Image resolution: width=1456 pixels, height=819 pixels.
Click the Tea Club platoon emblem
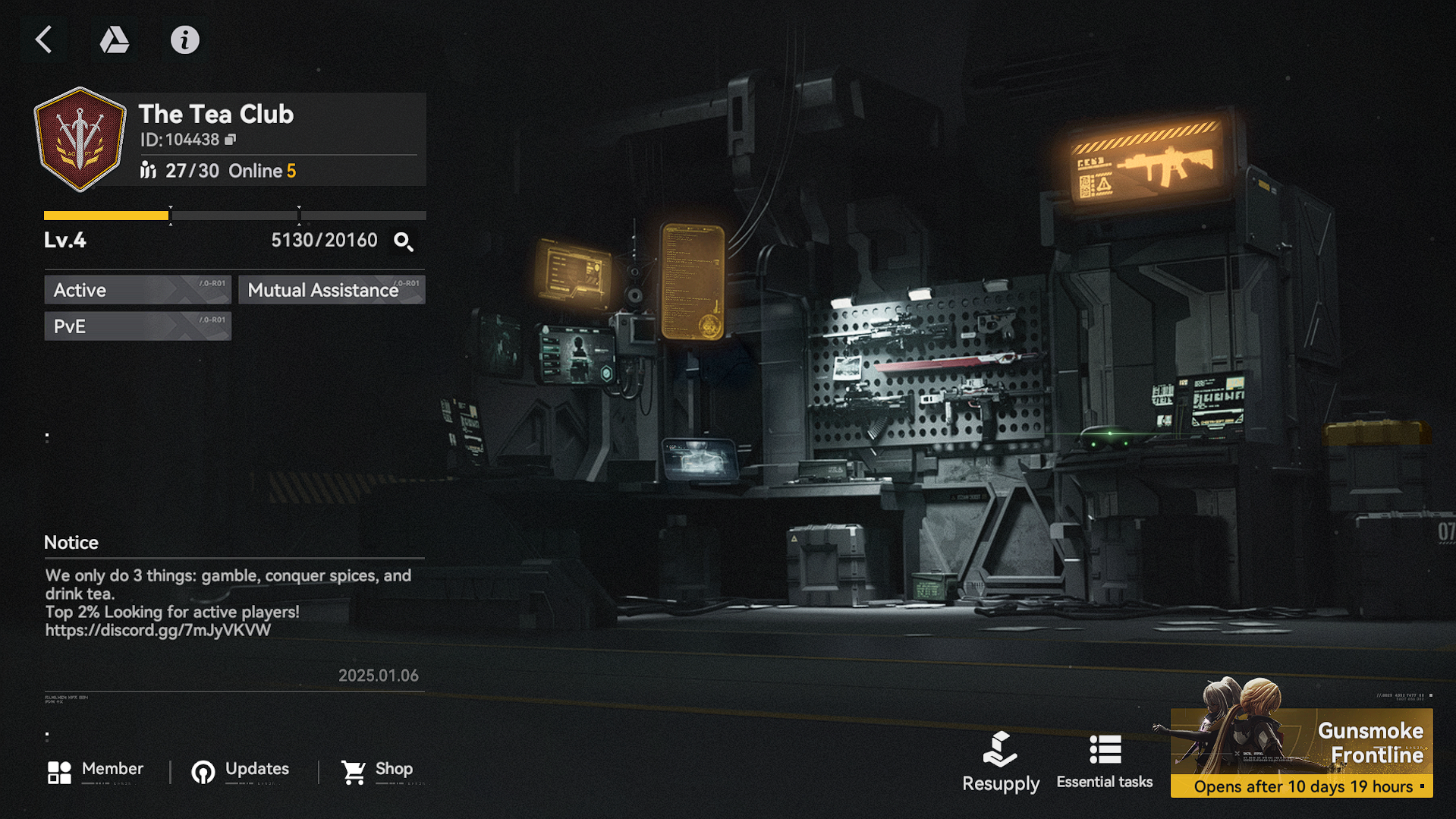[x=80, y=139]
